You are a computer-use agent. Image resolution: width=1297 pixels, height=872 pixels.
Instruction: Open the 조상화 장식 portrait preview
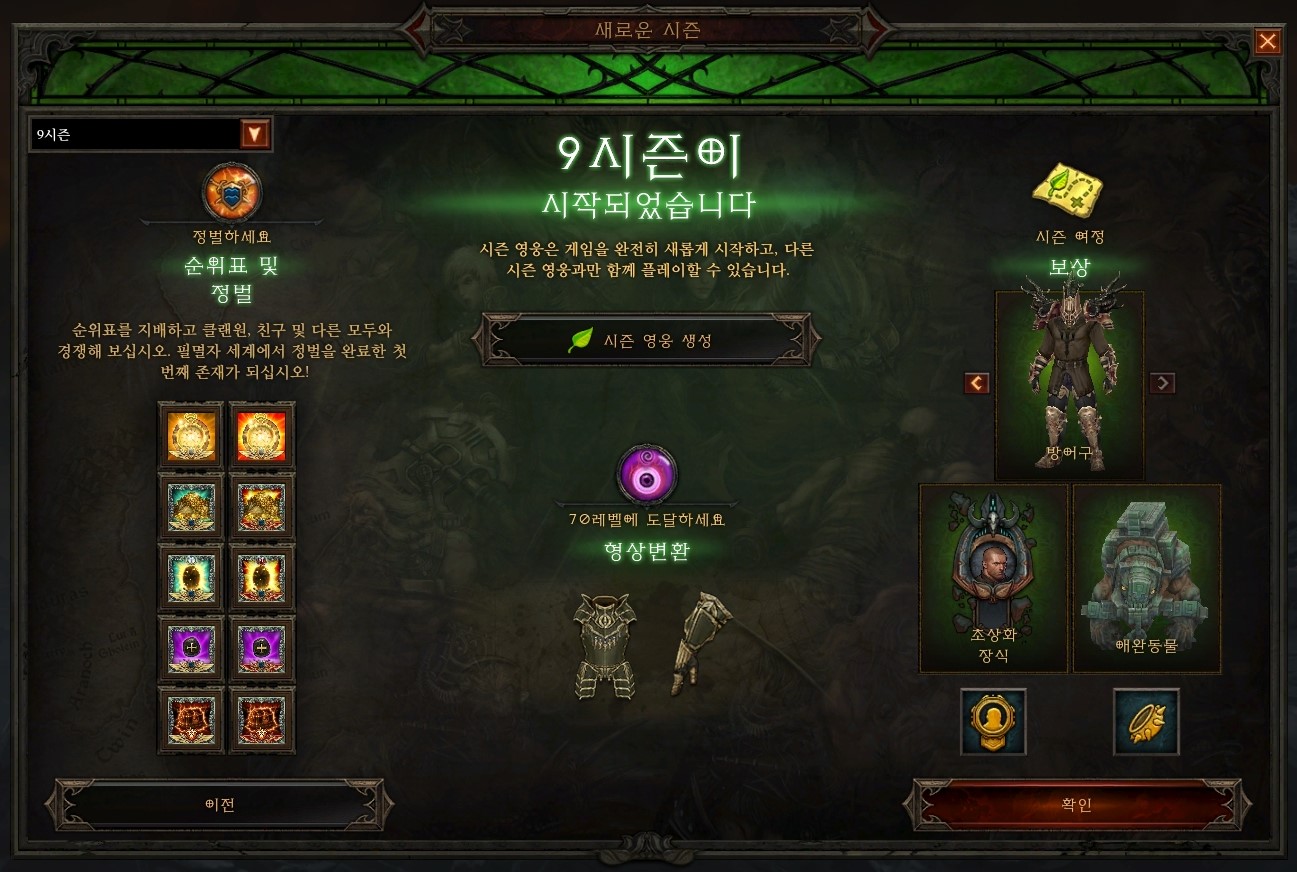click(x=993, y=575)
